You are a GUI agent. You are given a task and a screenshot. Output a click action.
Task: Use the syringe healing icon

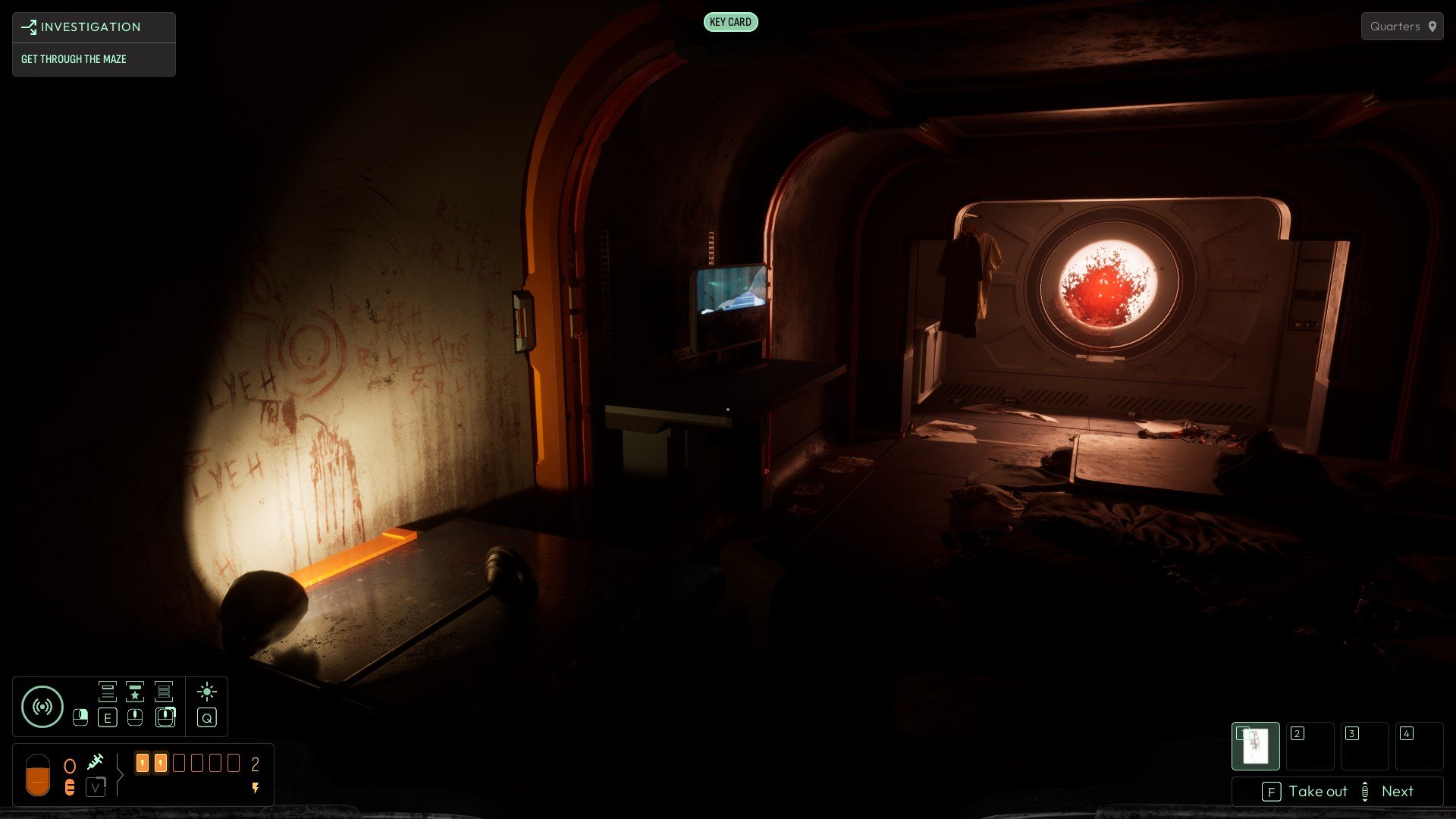click(96, 761)
